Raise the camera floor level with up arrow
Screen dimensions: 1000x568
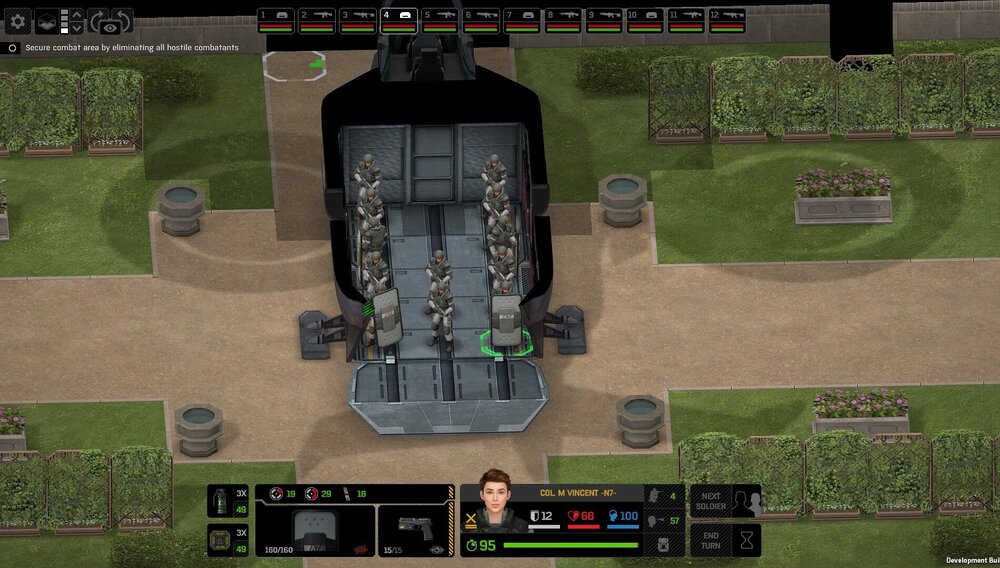[79, 14]
